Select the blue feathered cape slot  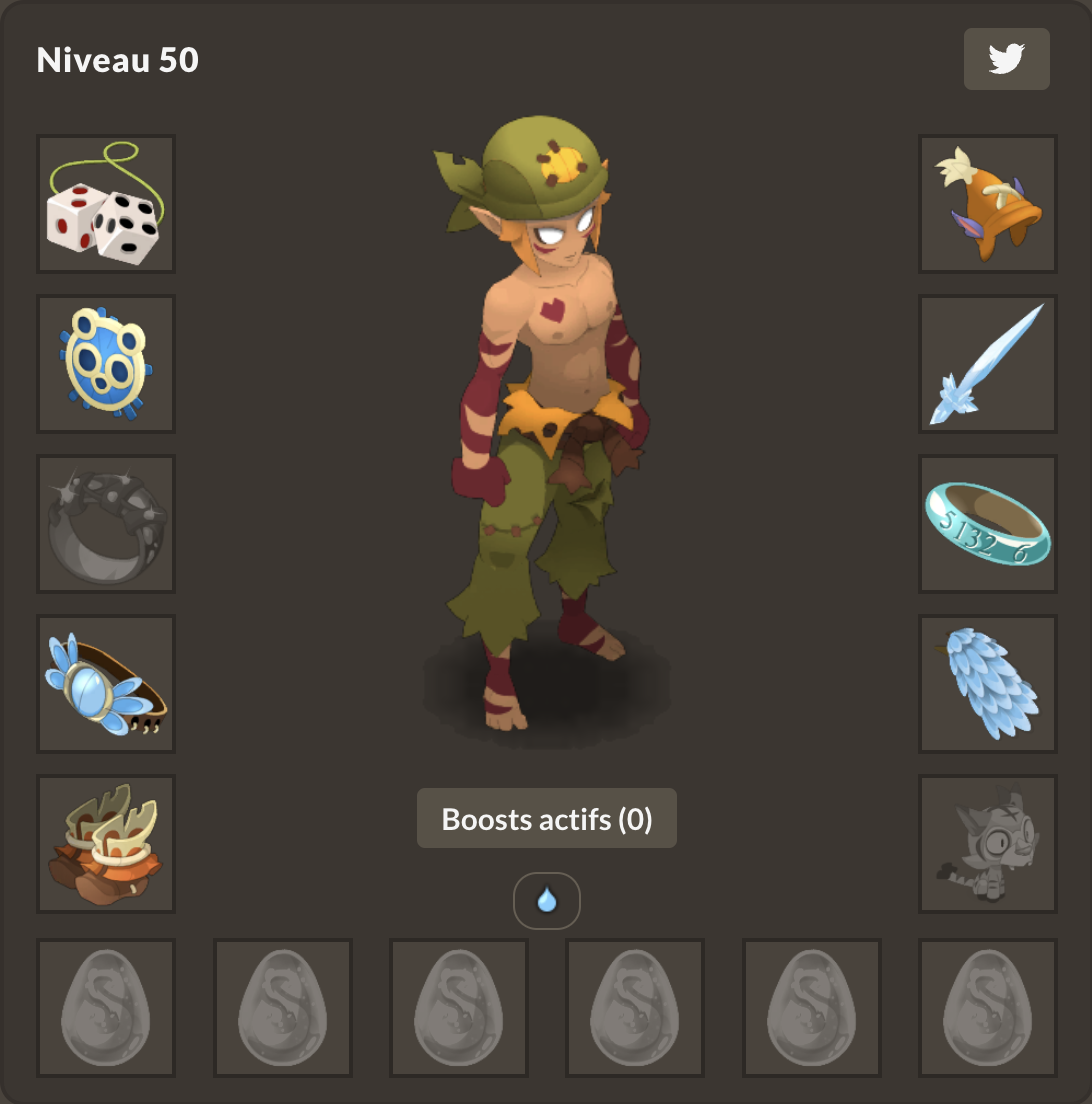click(988, 684)
